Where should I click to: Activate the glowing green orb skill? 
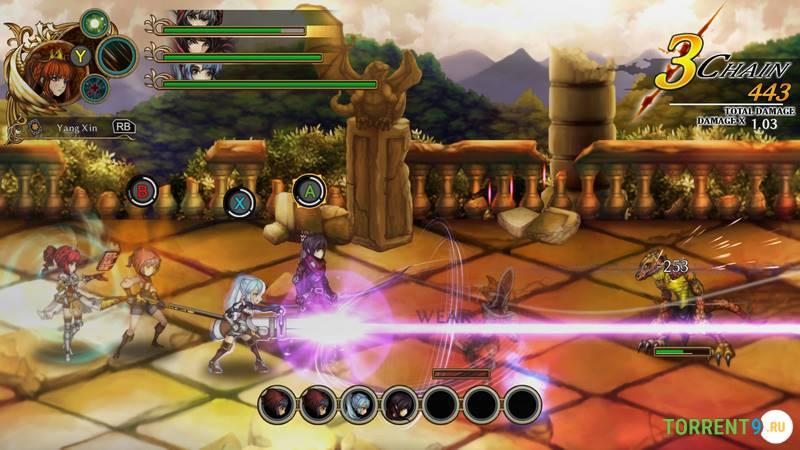click(95, 22)
